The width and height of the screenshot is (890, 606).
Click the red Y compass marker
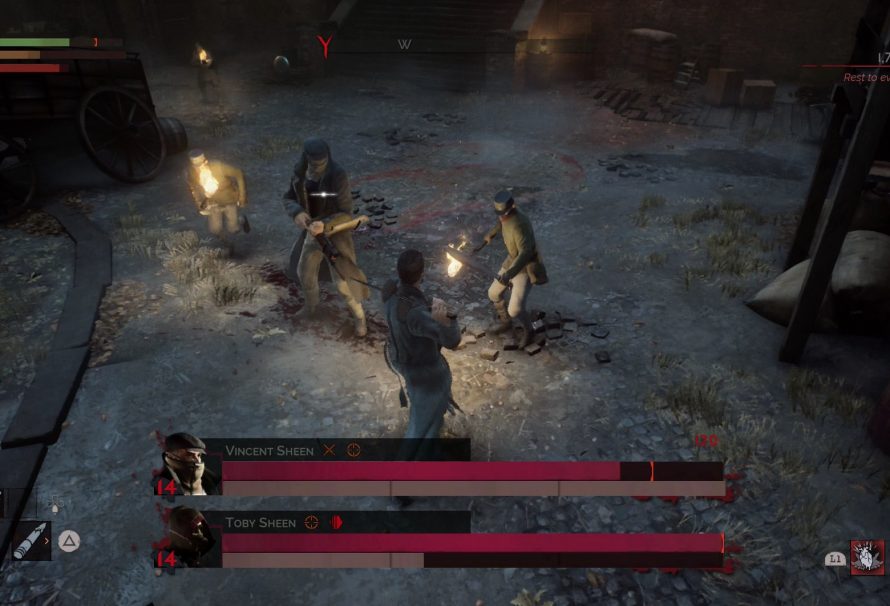325,45
